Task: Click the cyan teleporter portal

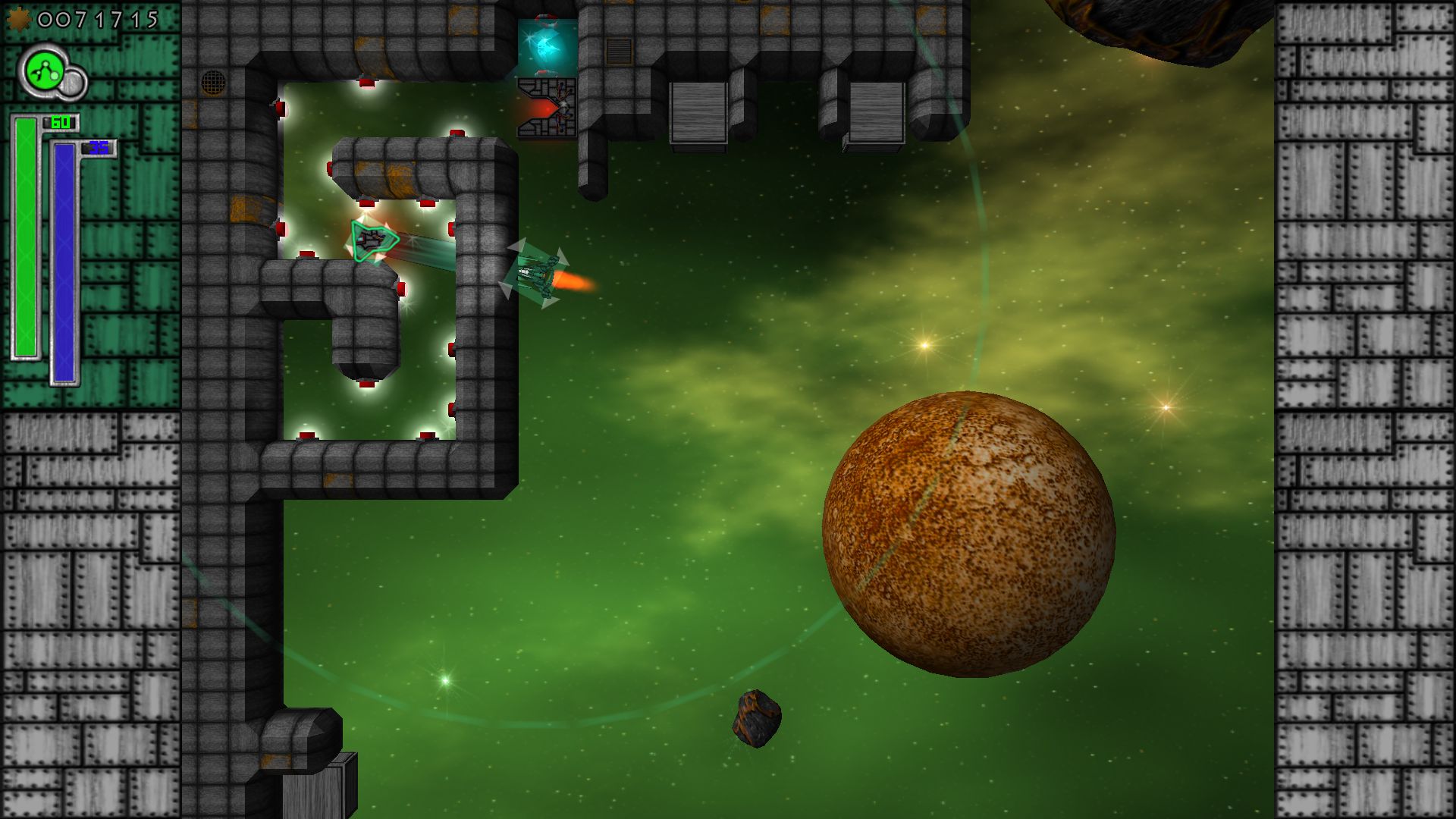Action: click(x=548, y=47)
